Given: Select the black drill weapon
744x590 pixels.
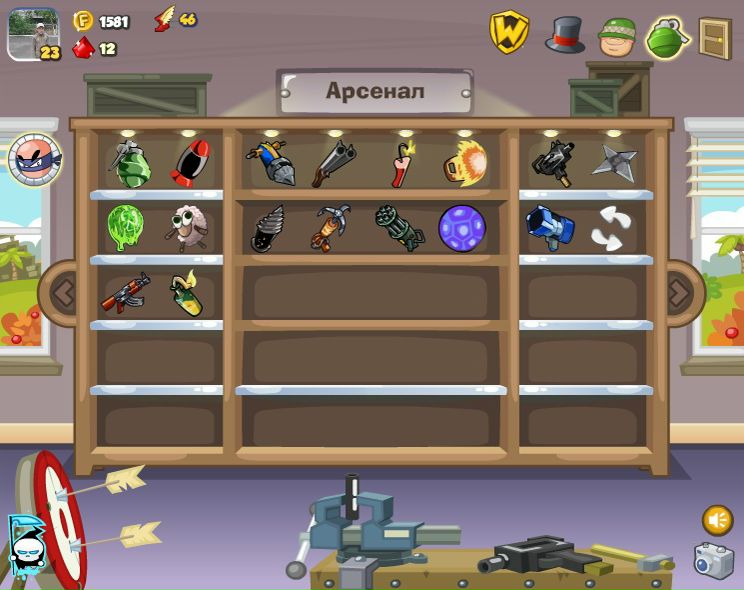Looking at the screenshot, I should pos(268,229).
